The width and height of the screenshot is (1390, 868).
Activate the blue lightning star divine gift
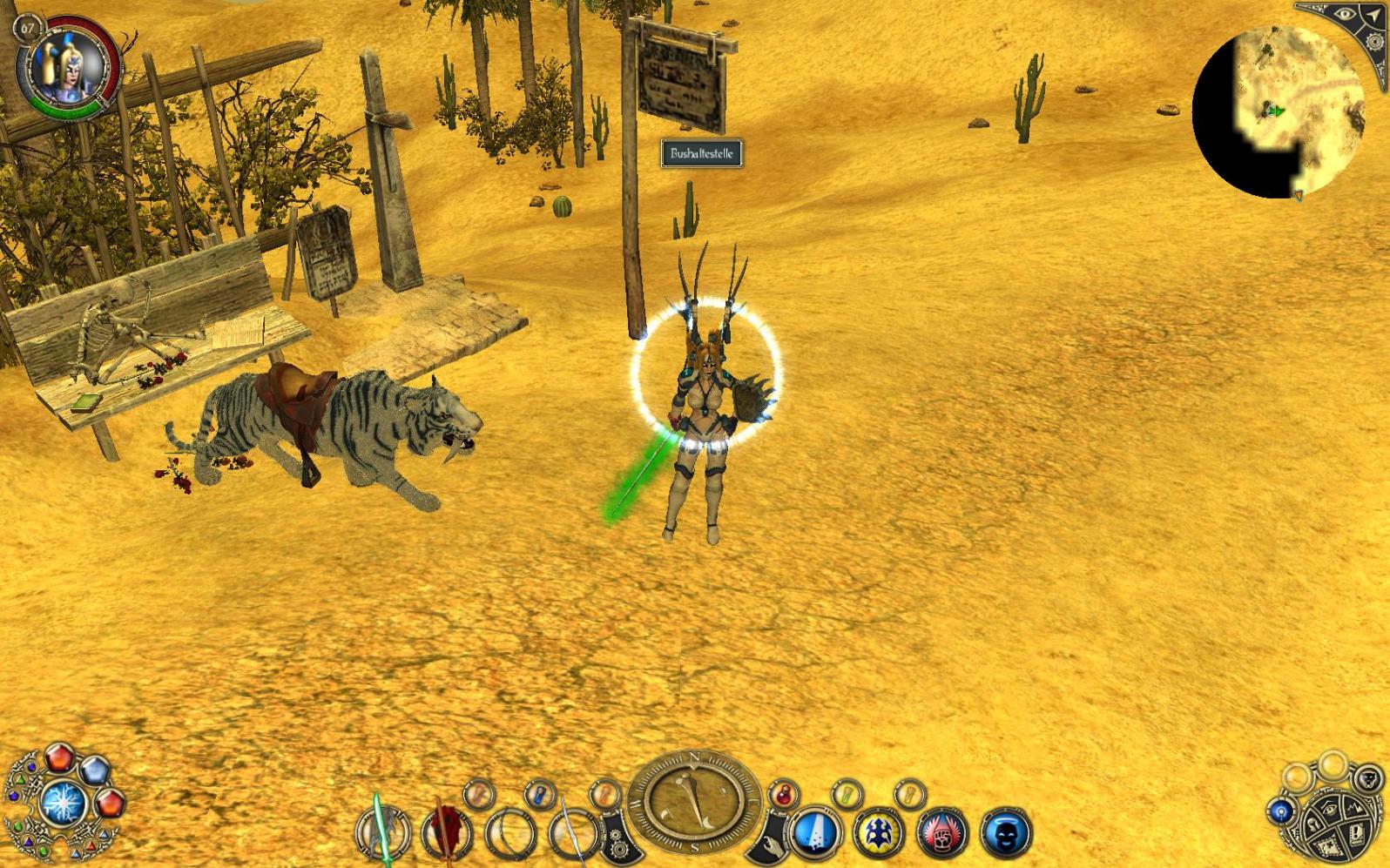coord(64,802)
